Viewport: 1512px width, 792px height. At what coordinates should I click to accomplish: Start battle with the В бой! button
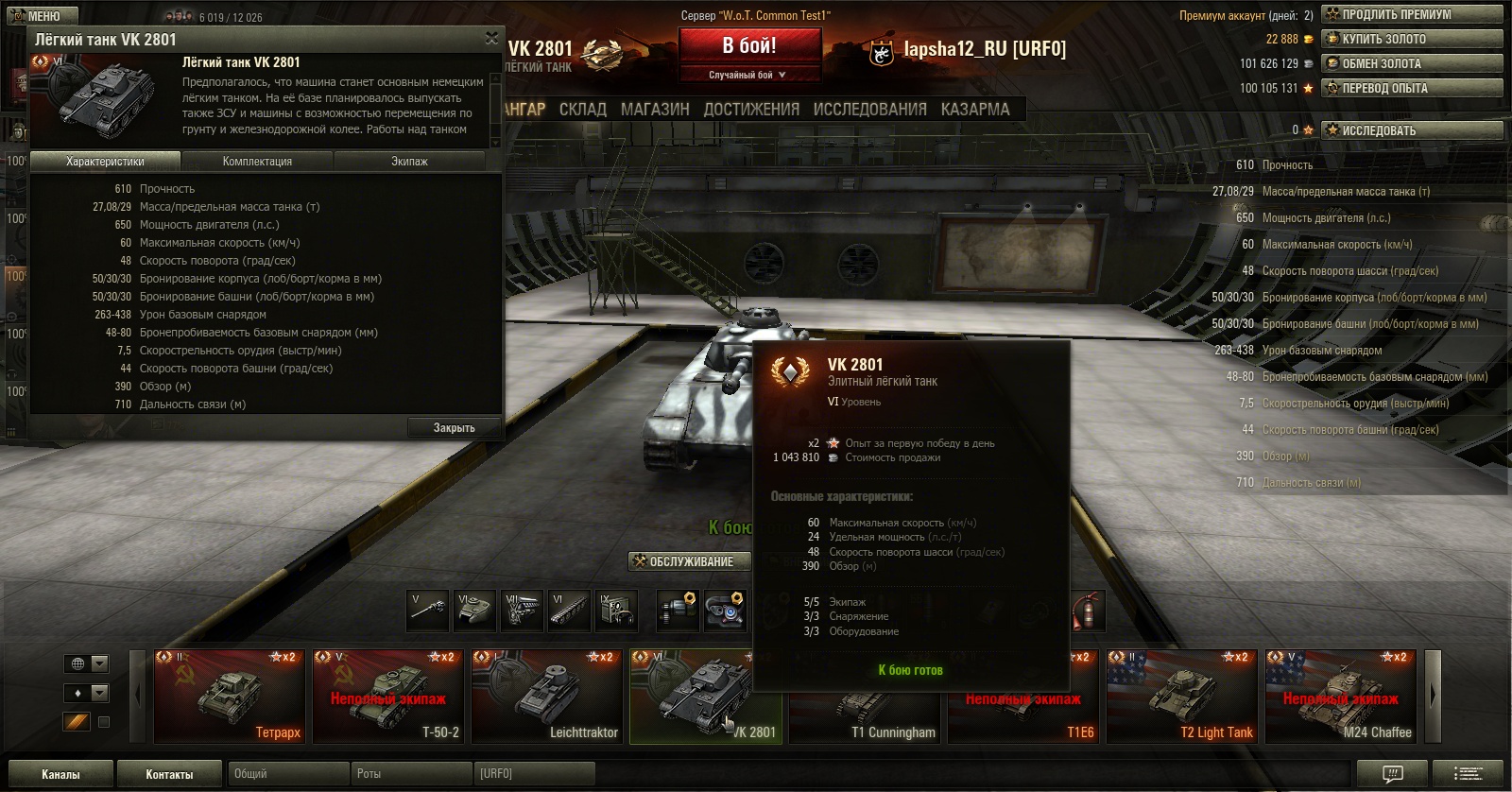(748, 46)
